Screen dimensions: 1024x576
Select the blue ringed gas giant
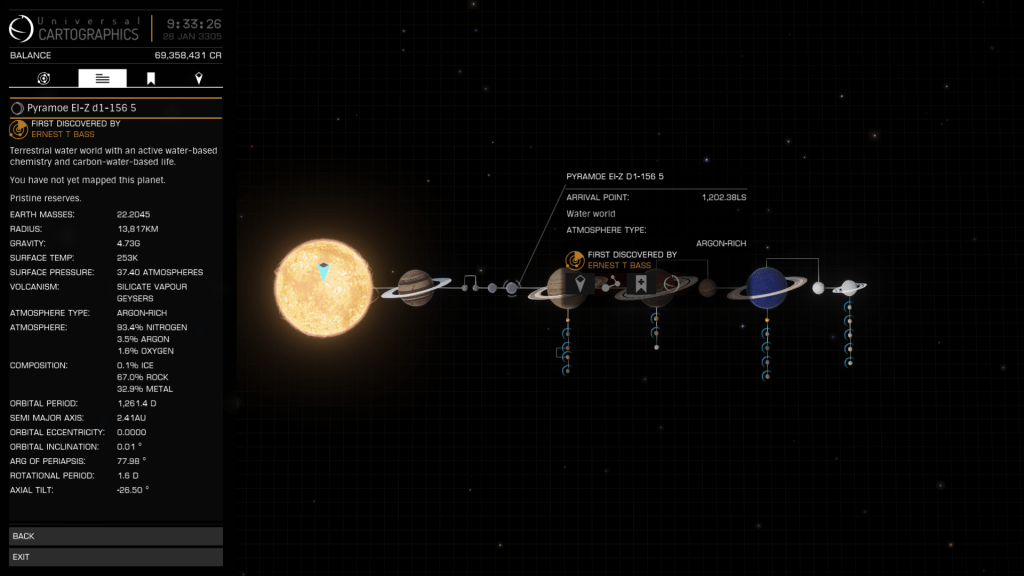point(768,287)
